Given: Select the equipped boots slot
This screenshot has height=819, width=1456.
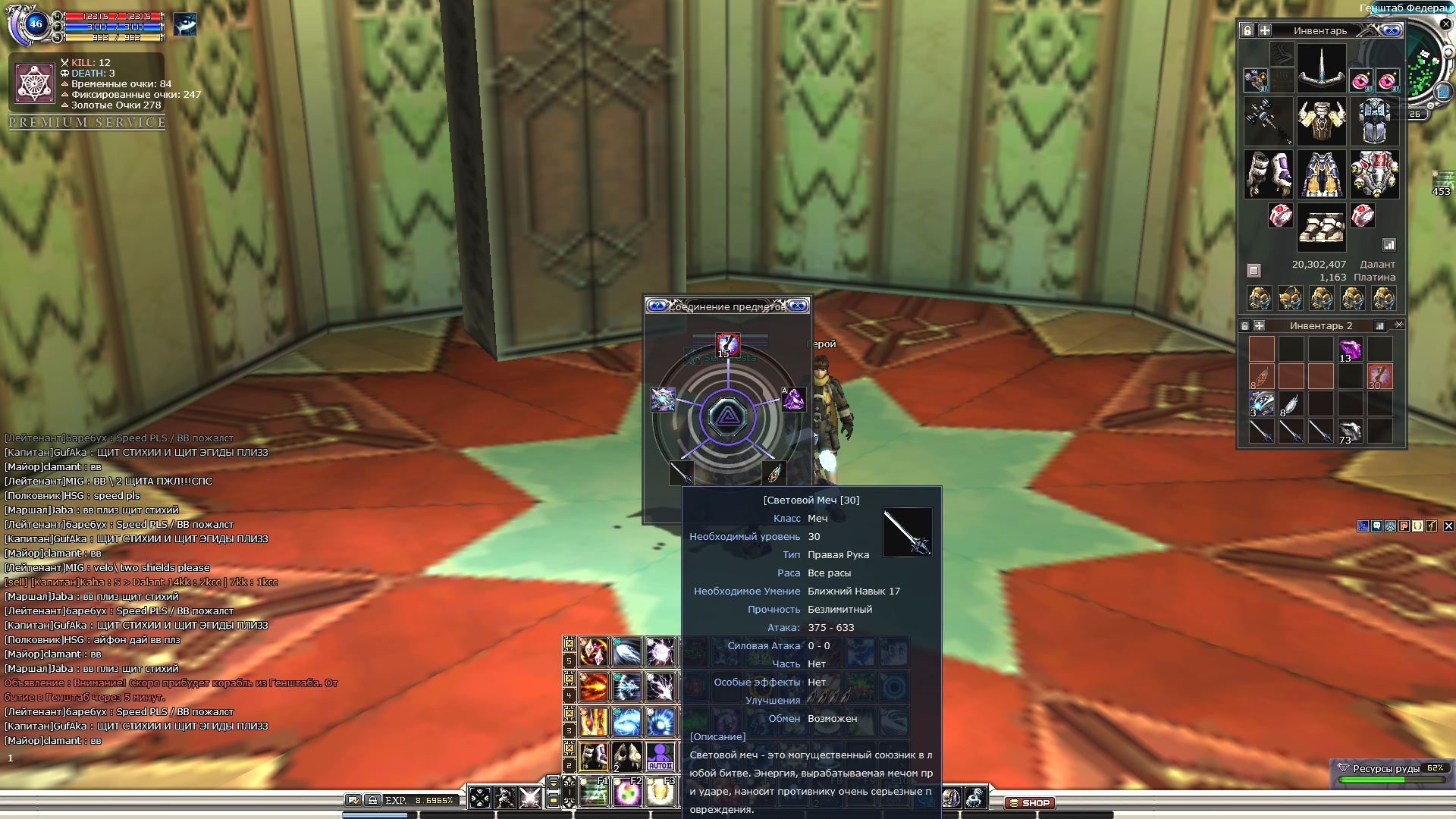Looking at the screenshot, I should [1321, 226].
